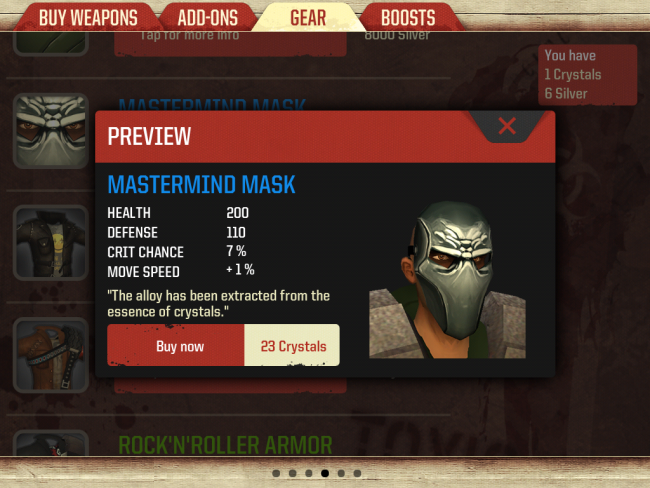Show the Boosts tab
The width and height of the screenshot is (650, 488).
coord(407,17)
